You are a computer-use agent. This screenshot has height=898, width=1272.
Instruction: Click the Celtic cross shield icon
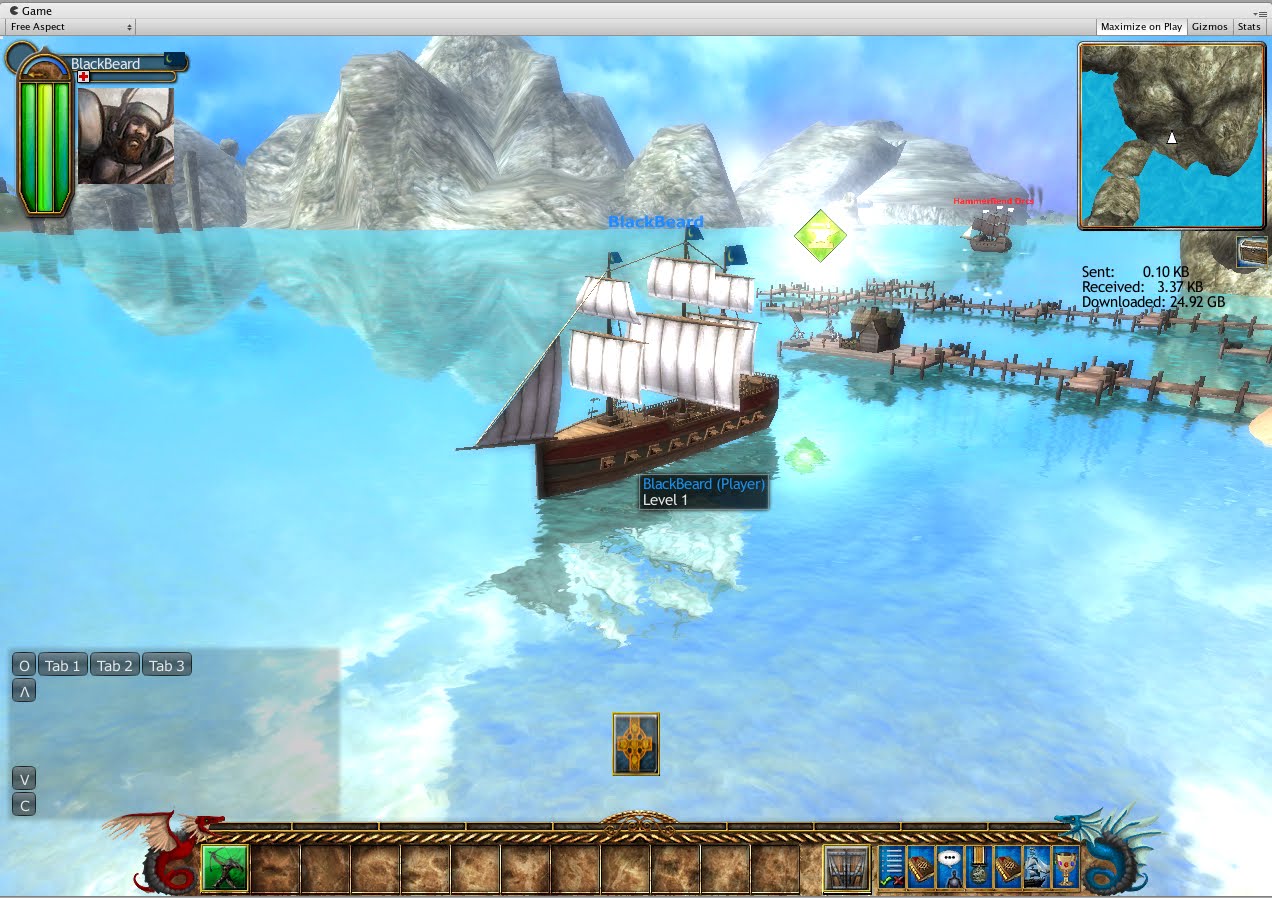[x=636, y=744]
